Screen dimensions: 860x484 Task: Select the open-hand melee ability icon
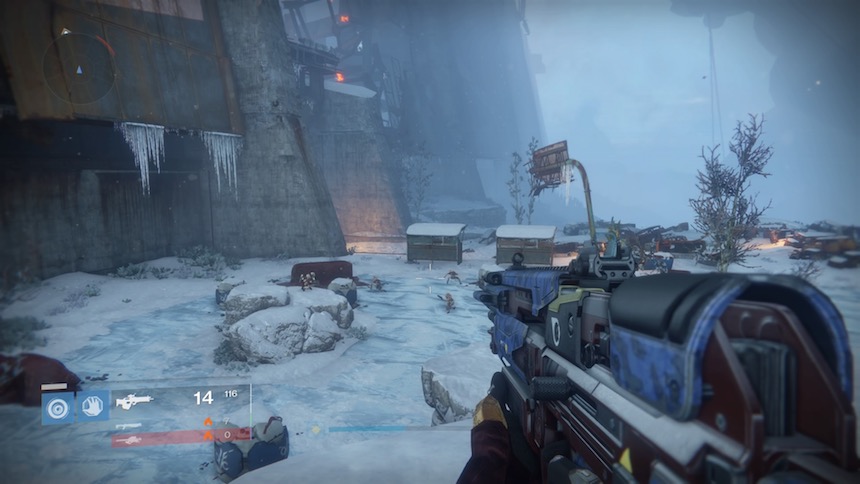click(94, 406)
